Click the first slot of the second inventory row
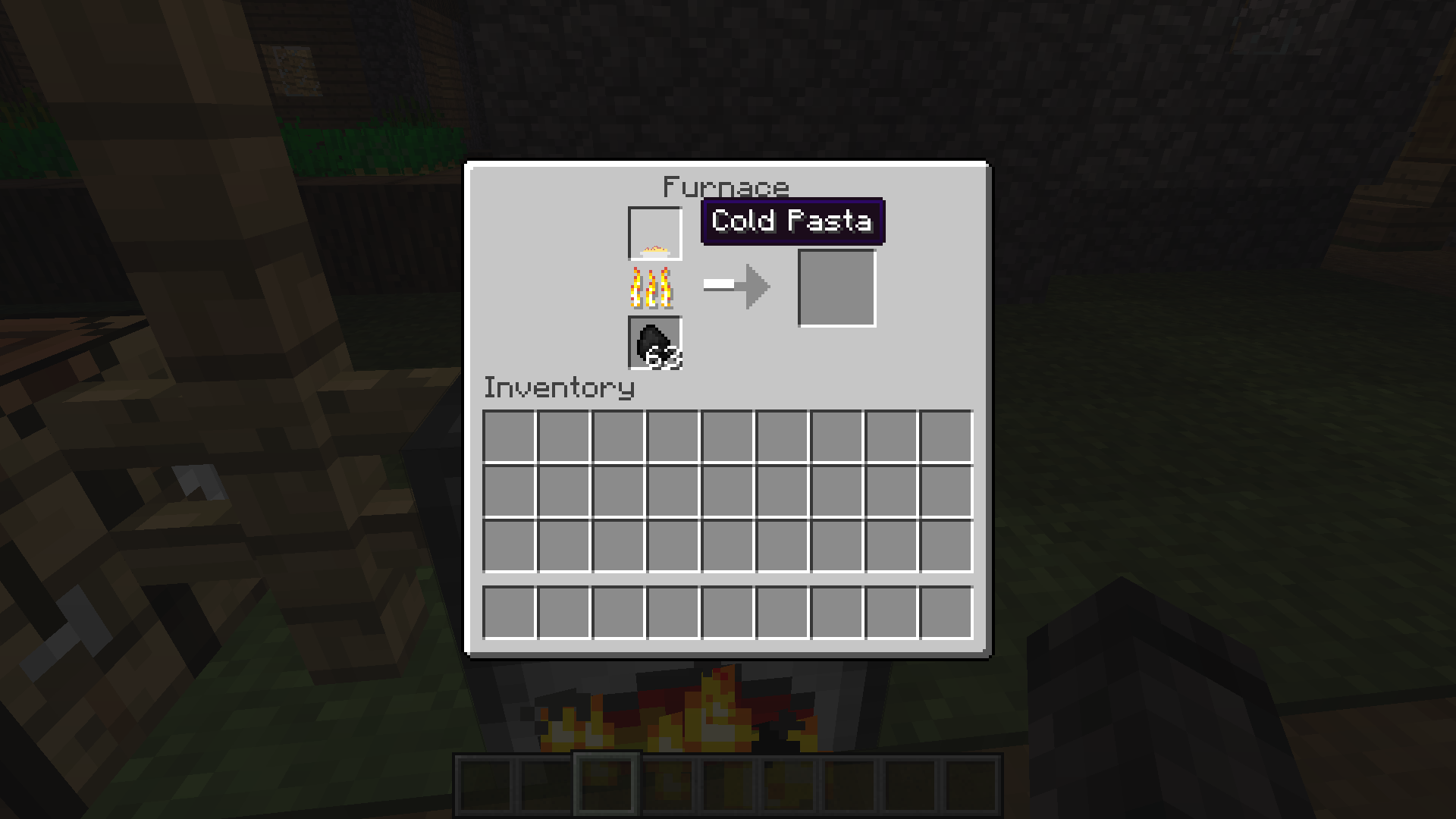The image size is (1456, 819). (510, 489)
